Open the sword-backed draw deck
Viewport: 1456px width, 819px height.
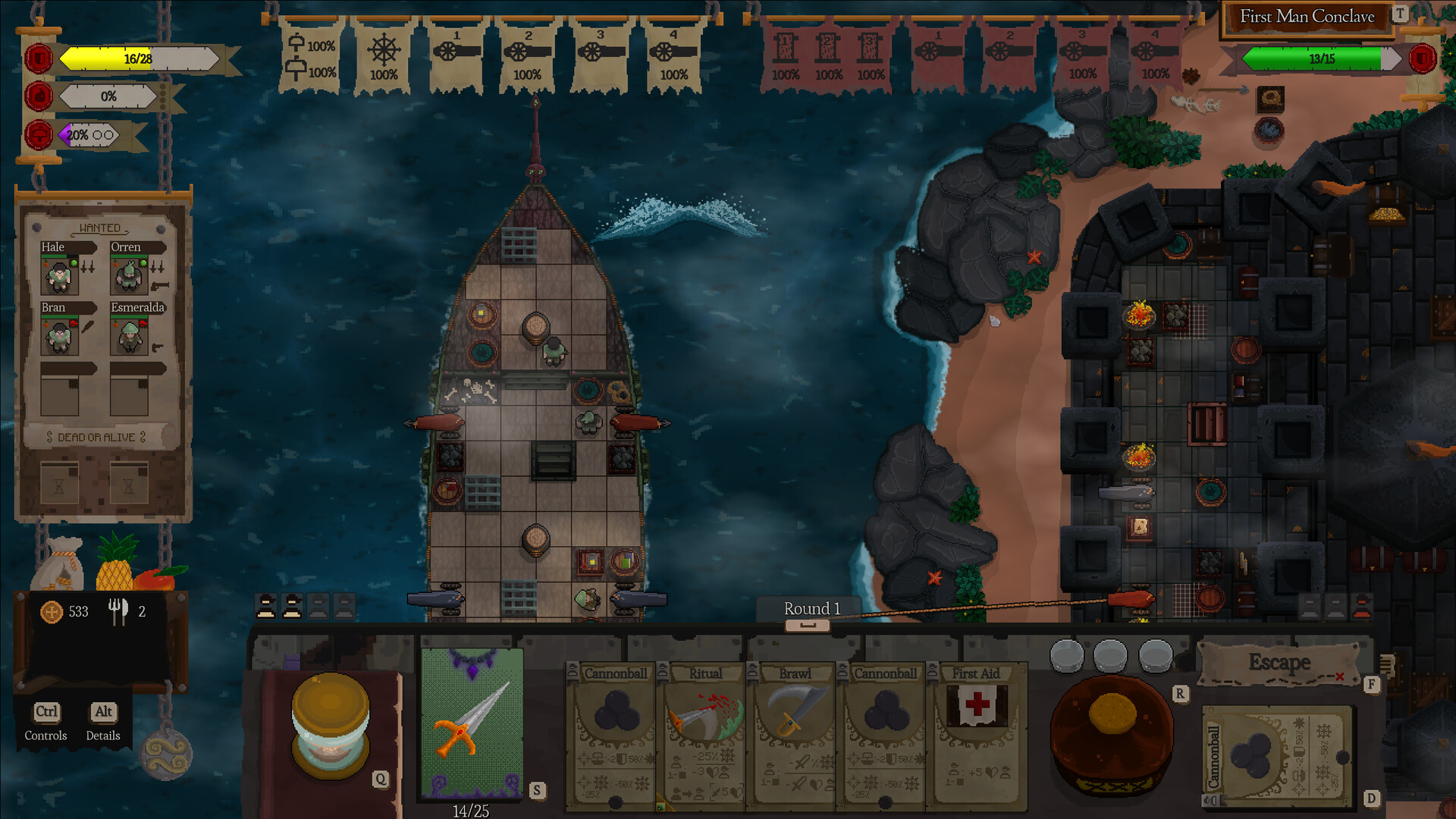click(x=472, y=723)
